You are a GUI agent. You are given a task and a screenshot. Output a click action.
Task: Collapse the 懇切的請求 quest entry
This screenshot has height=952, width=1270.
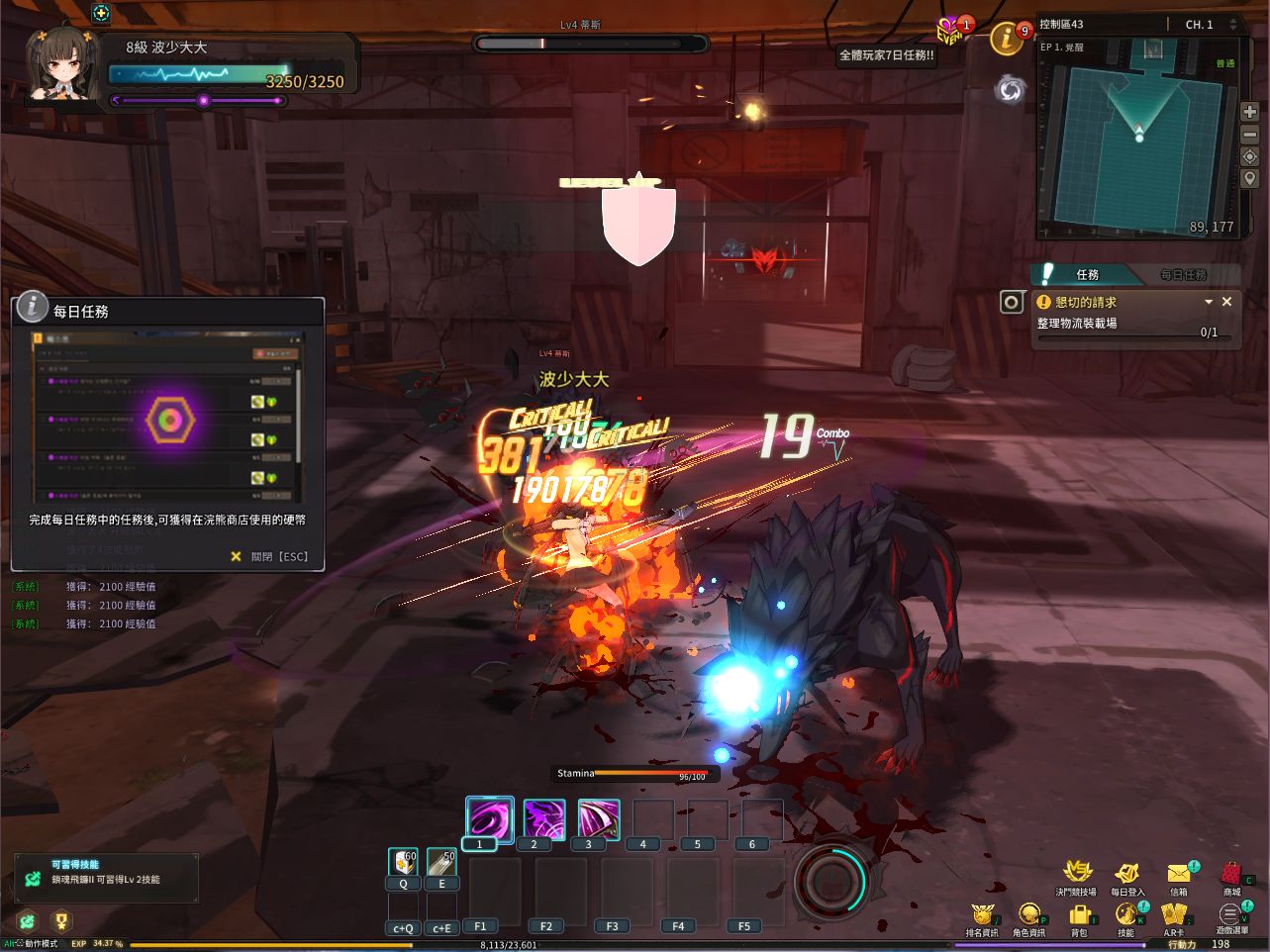tap(1209, 301)
